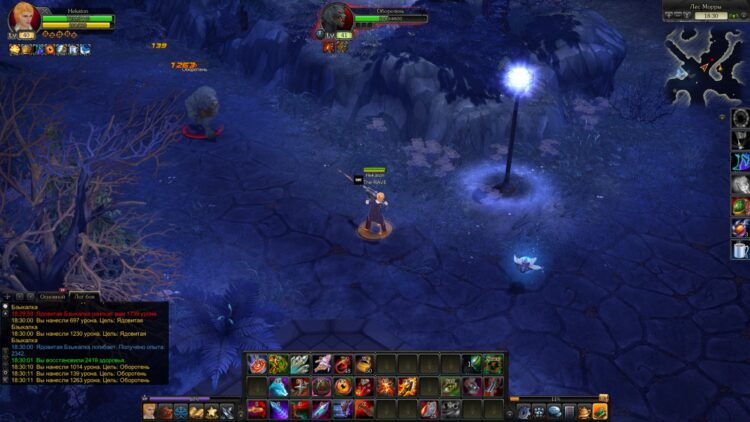
Task: Open the crossed swords menu button
Action: point(228,411)
